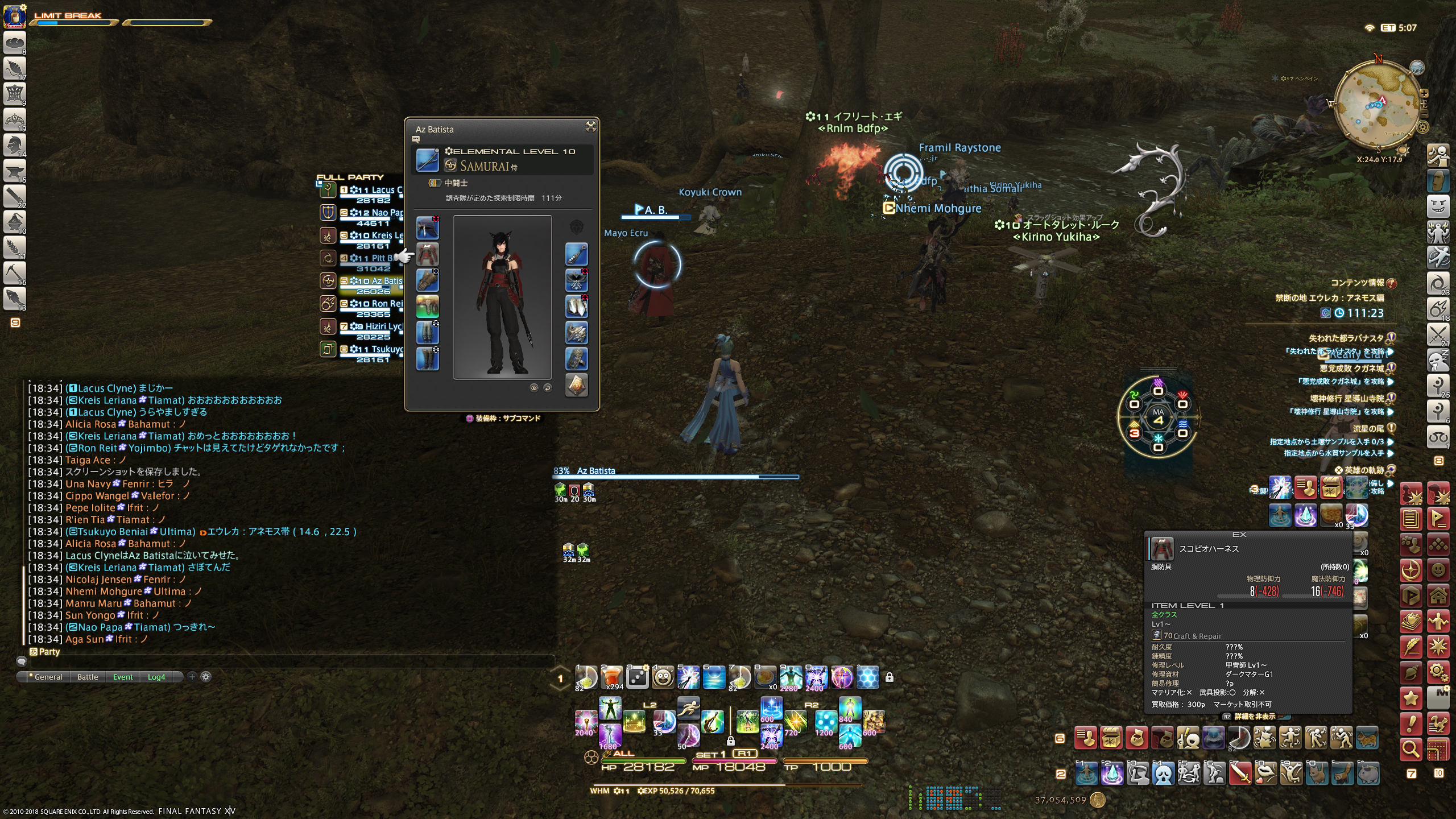
Task: Open chat log settings gear
Action: coord(206,677)
